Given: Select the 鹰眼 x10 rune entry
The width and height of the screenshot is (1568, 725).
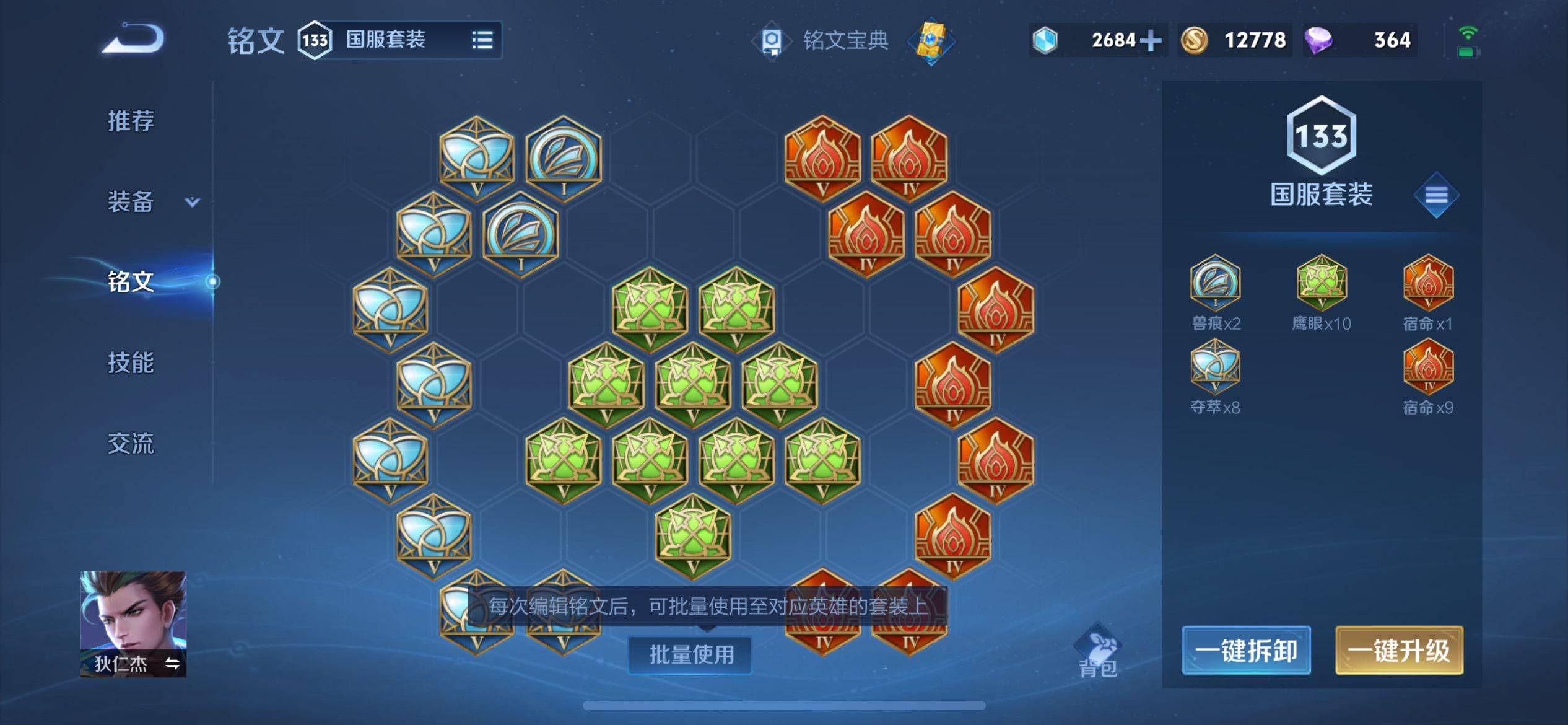Looking at the screenshot, I should [1322, 292].
